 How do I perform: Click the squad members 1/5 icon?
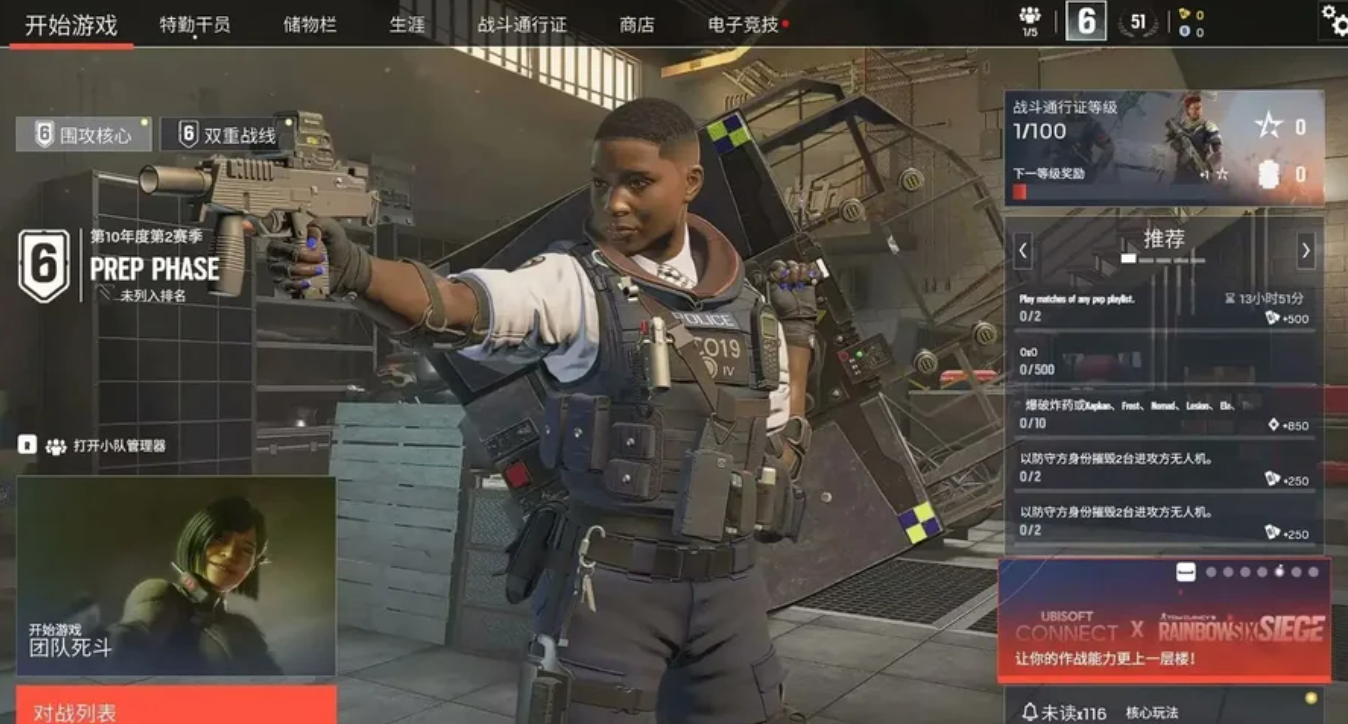pyautogui.click(x=1030, y=20)
